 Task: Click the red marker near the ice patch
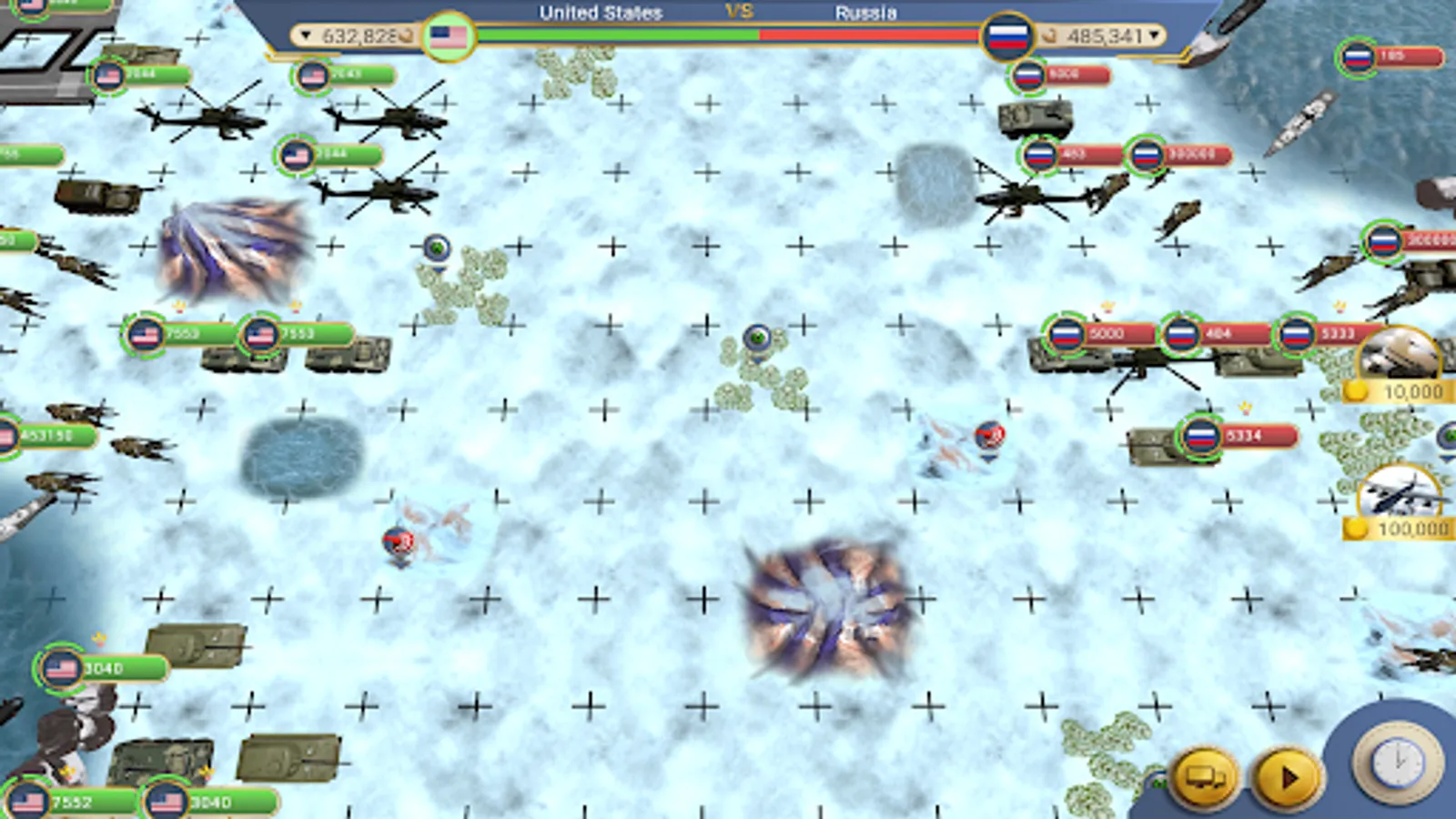click(989, 434)
